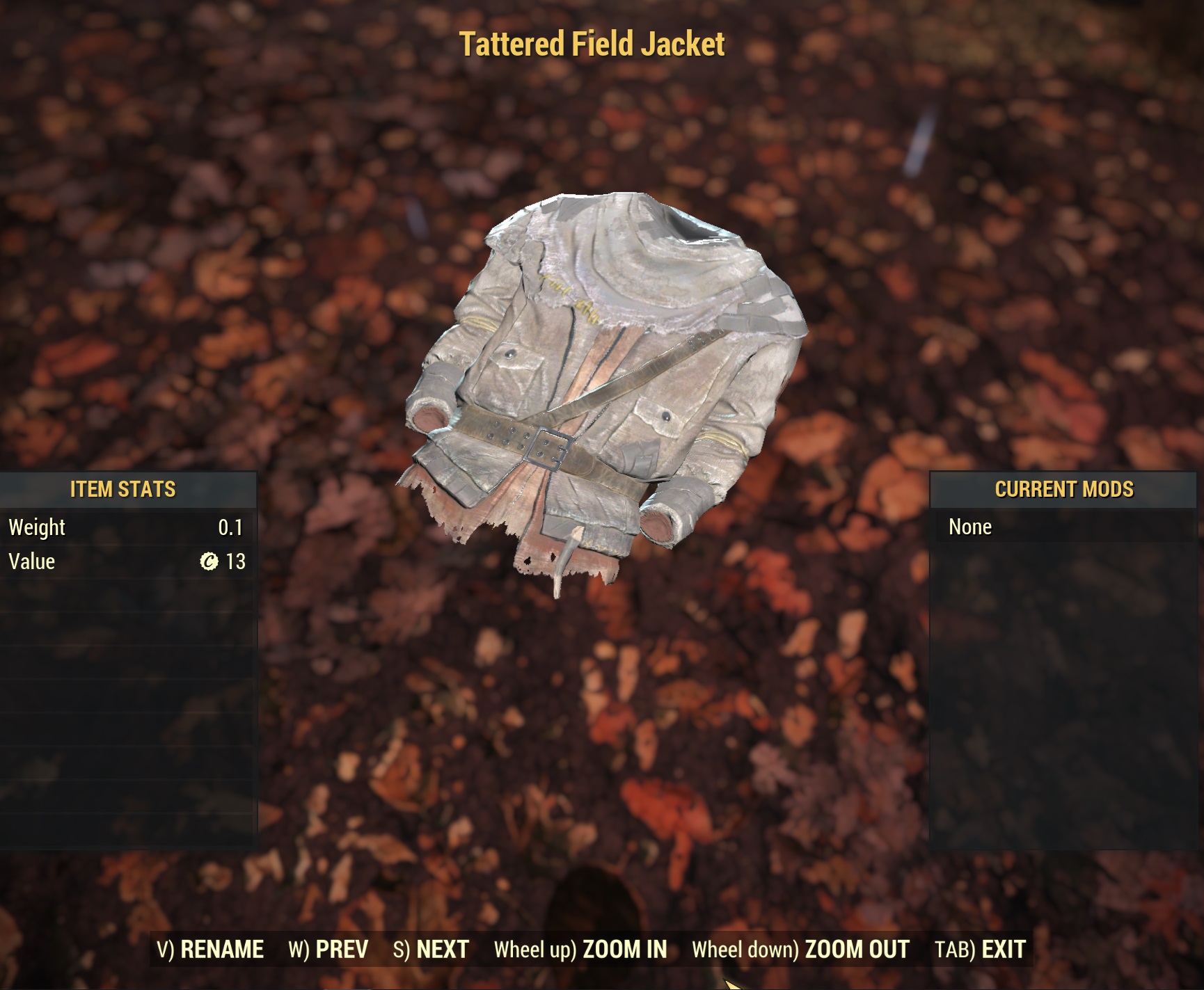
Task: Select the Value row in Item Stats
Action: (125, 561)
